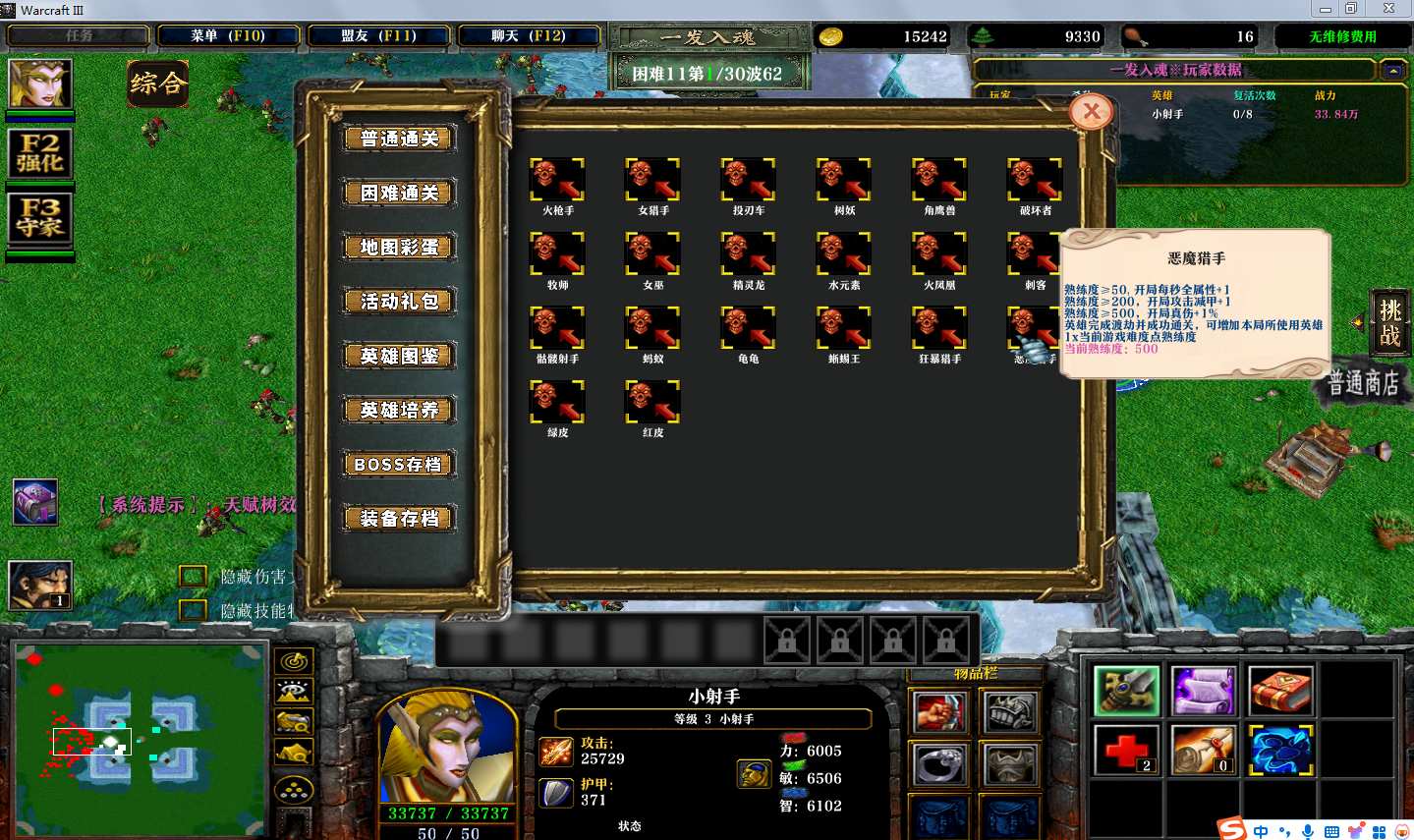Open the 聊天 (F12) chat log
This screenshot has width=1414, height=840.
point(529,36)
